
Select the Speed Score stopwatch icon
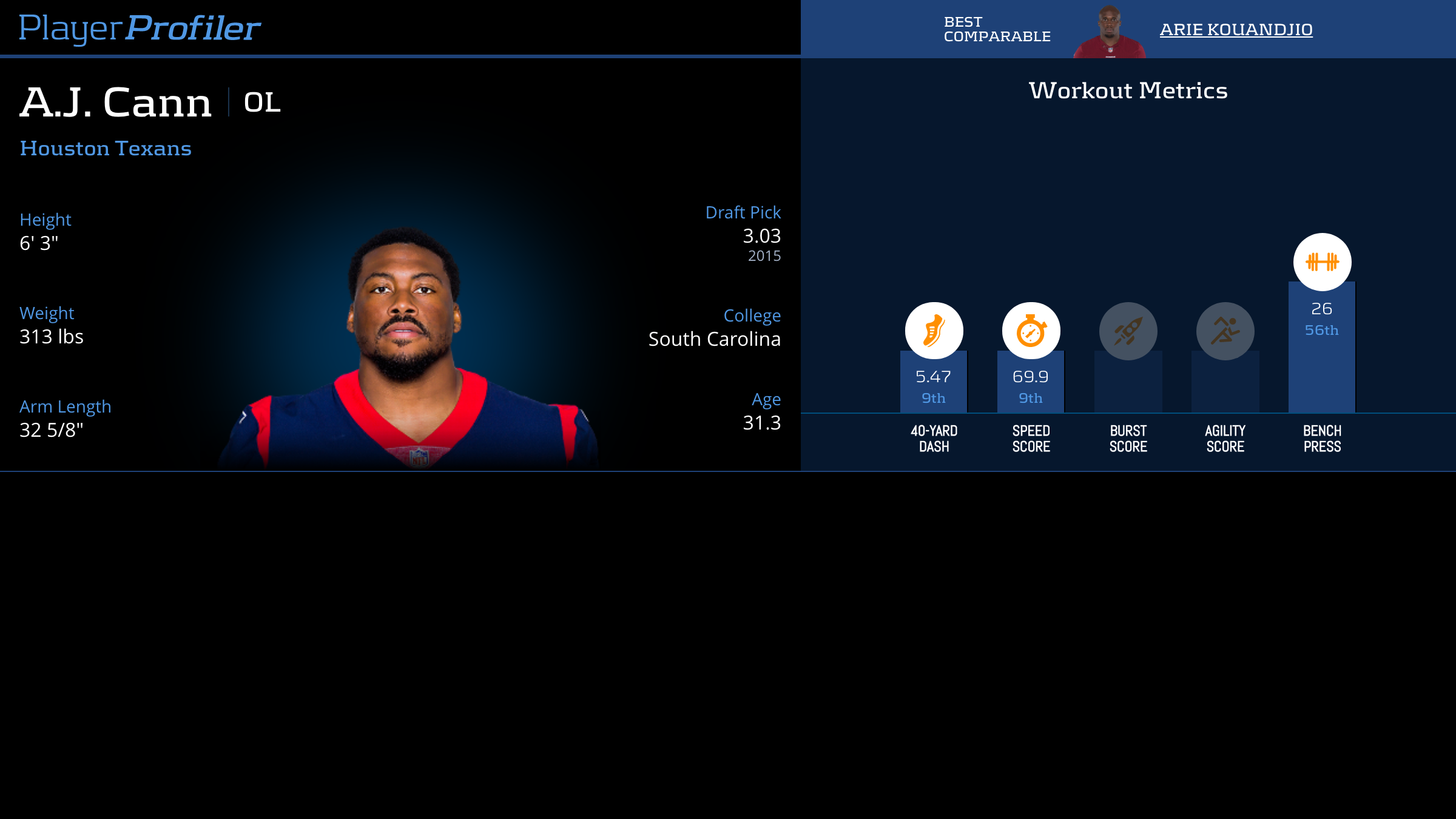click(1031, 331)
